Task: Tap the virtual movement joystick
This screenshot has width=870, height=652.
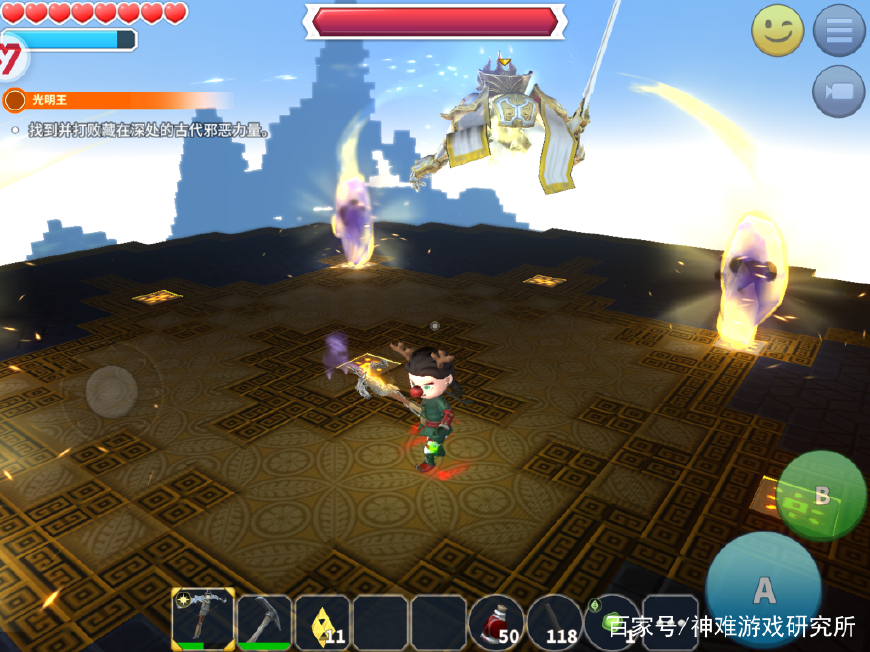Action: 112,391
